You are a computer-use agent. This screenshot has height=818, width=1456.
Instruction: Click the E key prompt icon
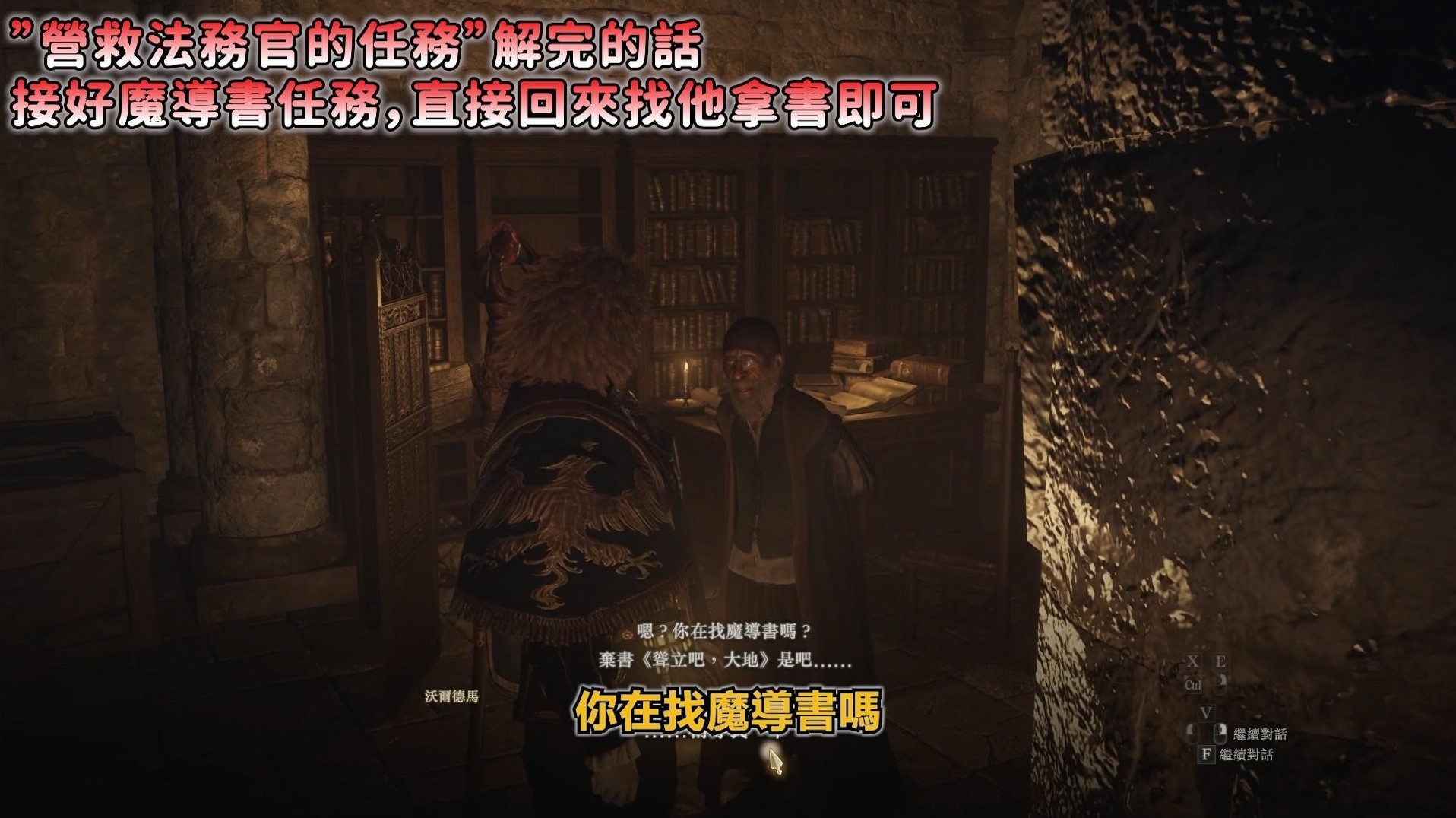point(1223,661)
